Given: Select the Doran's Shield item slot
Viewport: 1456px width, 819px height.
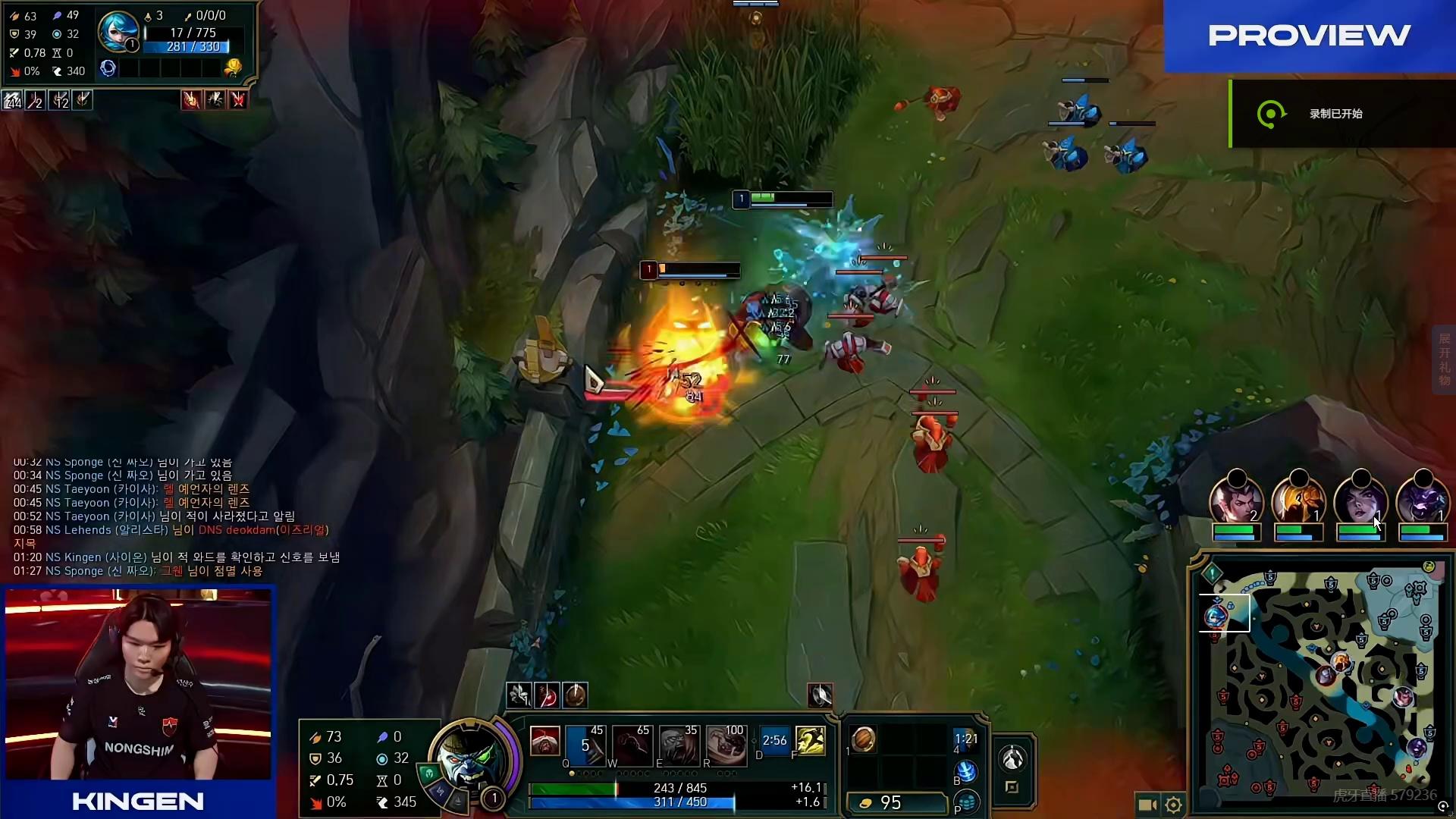Looking at the screenshot, I should point(863,739).
